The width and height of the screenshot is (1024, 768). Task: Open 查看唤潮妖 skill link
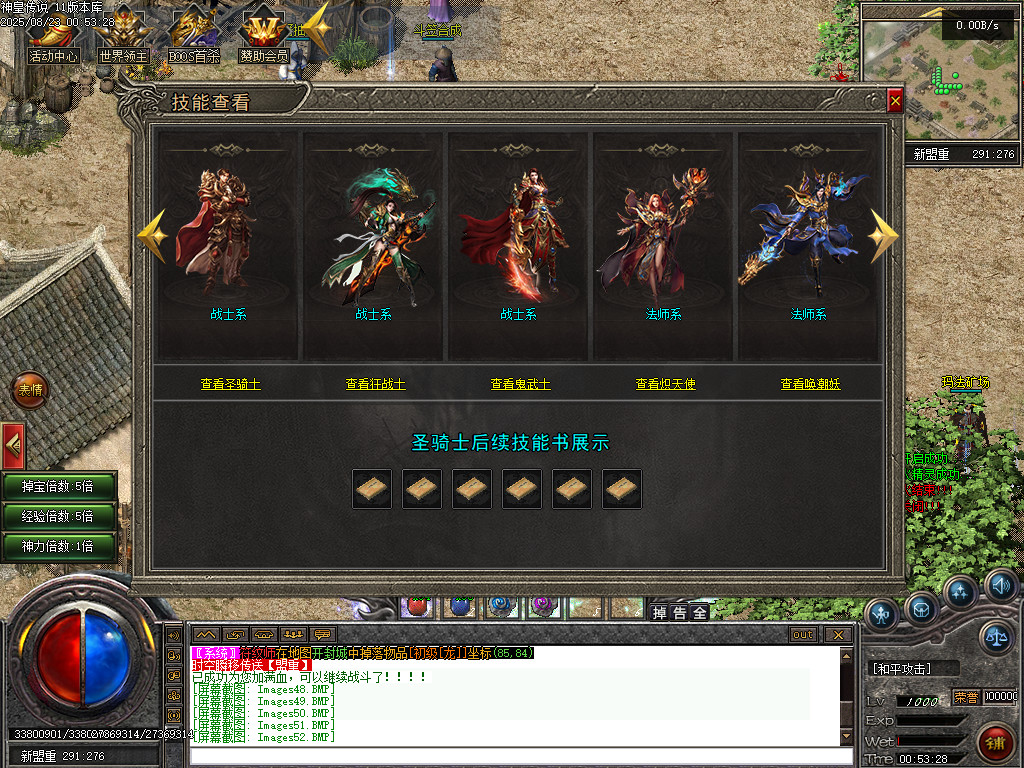(810, 384)
